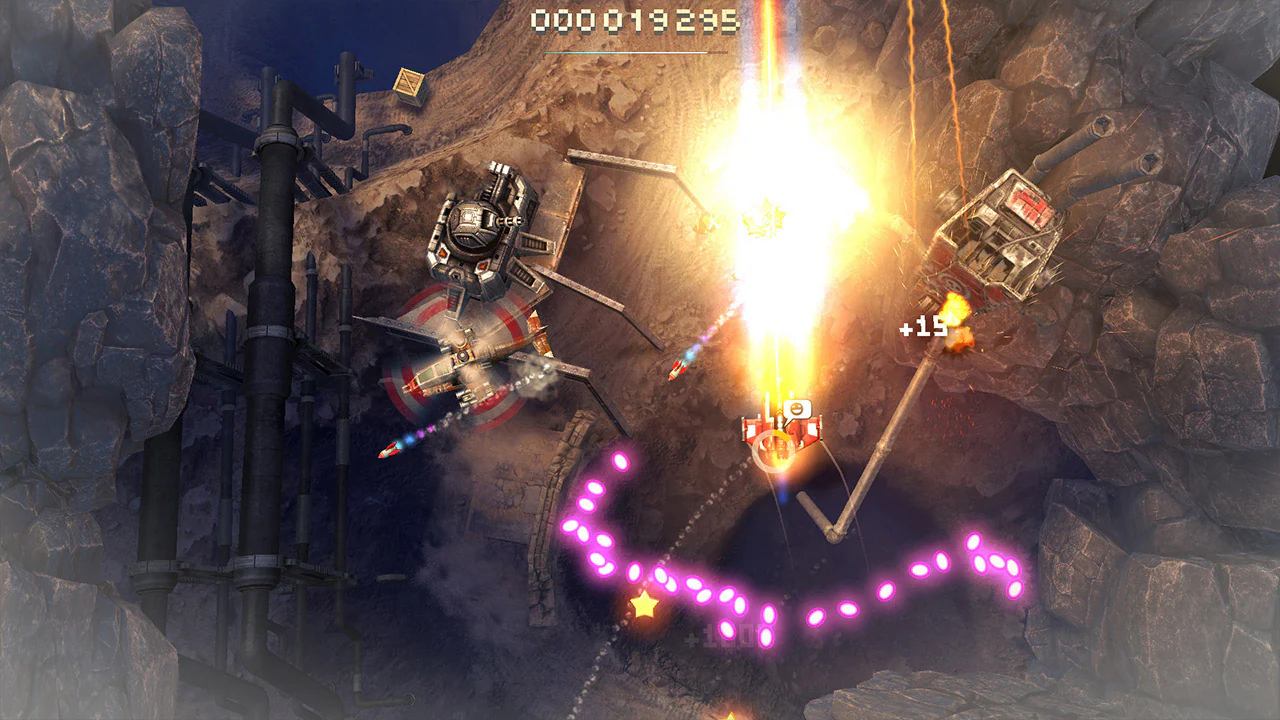Click the small rocket flying toward the left

390,452
